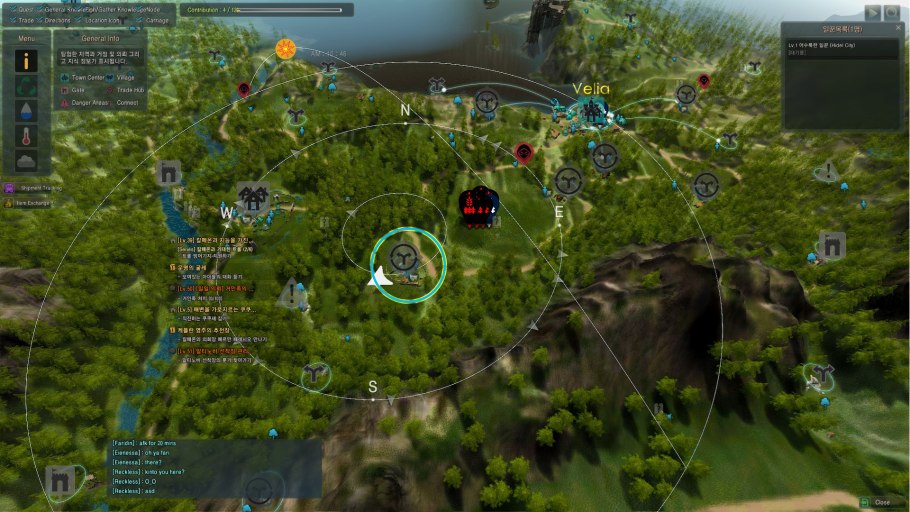Toggle the Quest map filter checkbox
This screenshot has width=910, height=512.
11,9
